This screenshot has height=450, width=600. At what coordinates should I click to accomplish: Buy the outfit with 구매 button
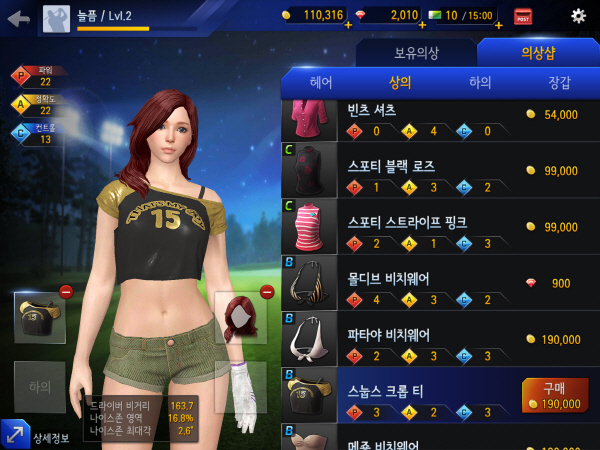[554, 396]
